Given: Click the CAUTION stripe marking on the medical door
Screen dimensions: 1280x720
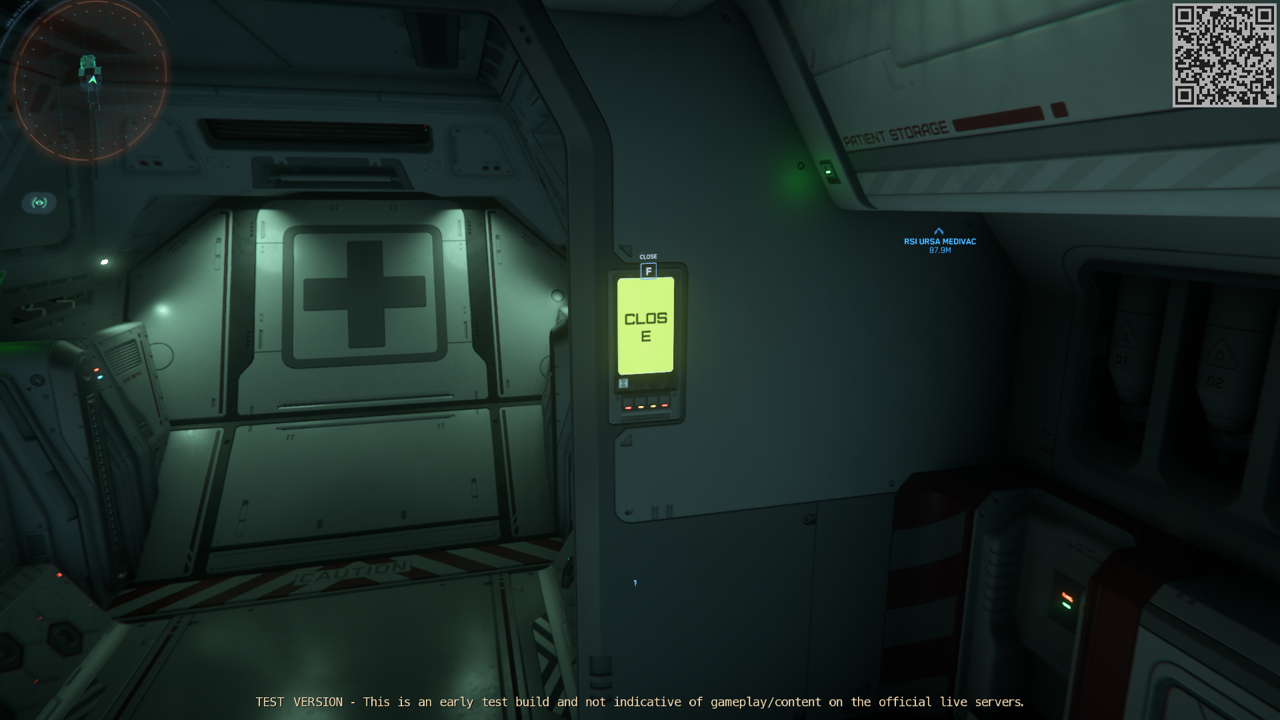Looking at the screenshot, I should click(350, 570).
